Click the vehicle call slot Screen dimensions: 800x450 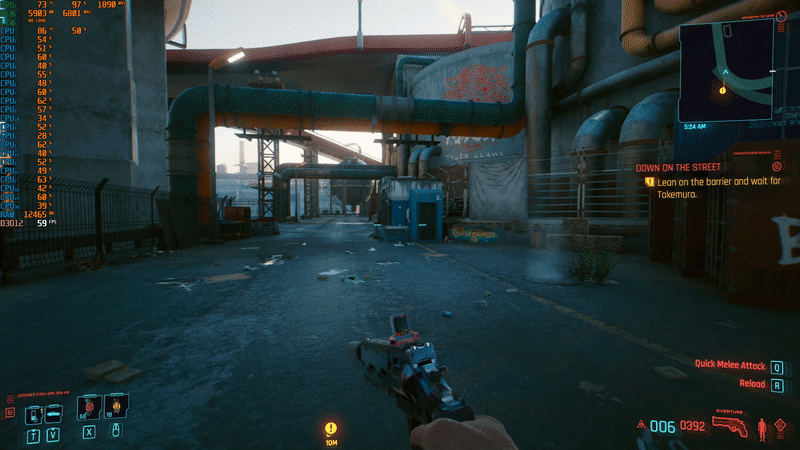pos(54,413)
